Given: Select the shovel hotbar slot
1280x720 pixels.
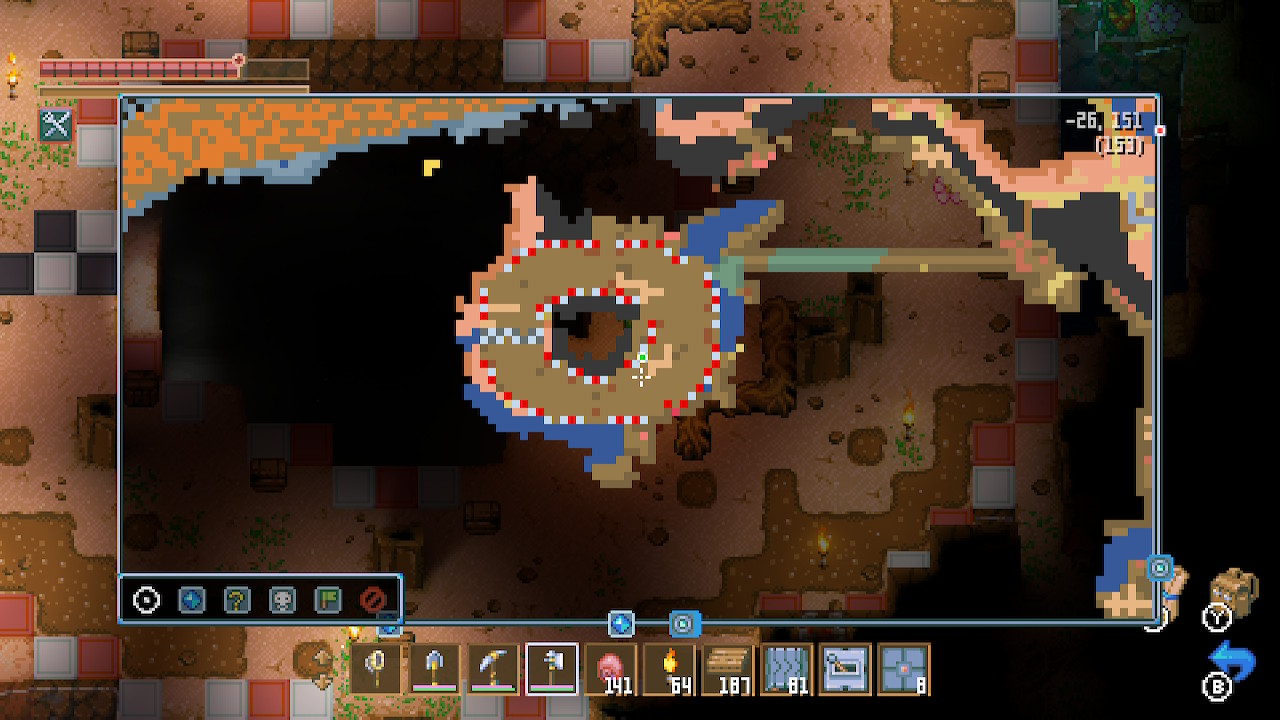Looking at the screenshot, I should point(436,667).
